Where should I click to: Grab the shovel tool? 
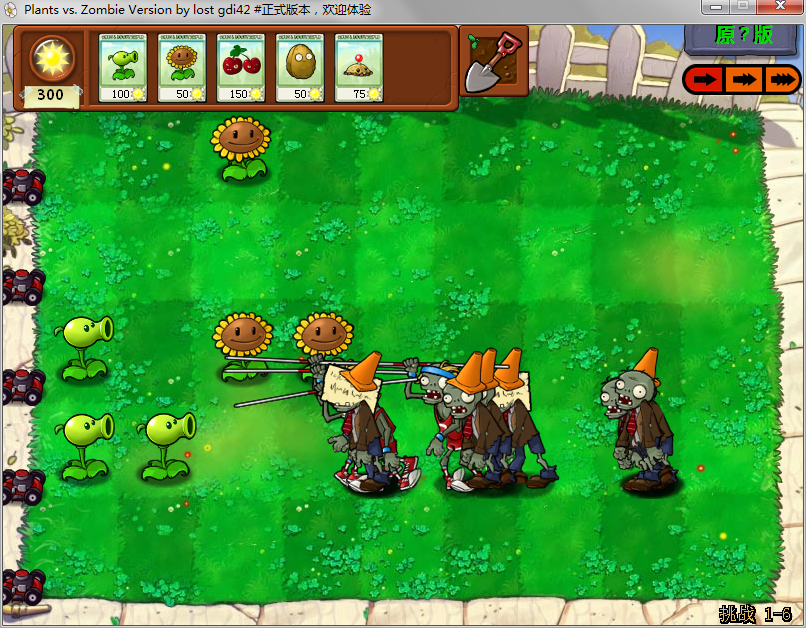(x=495, y=63)
